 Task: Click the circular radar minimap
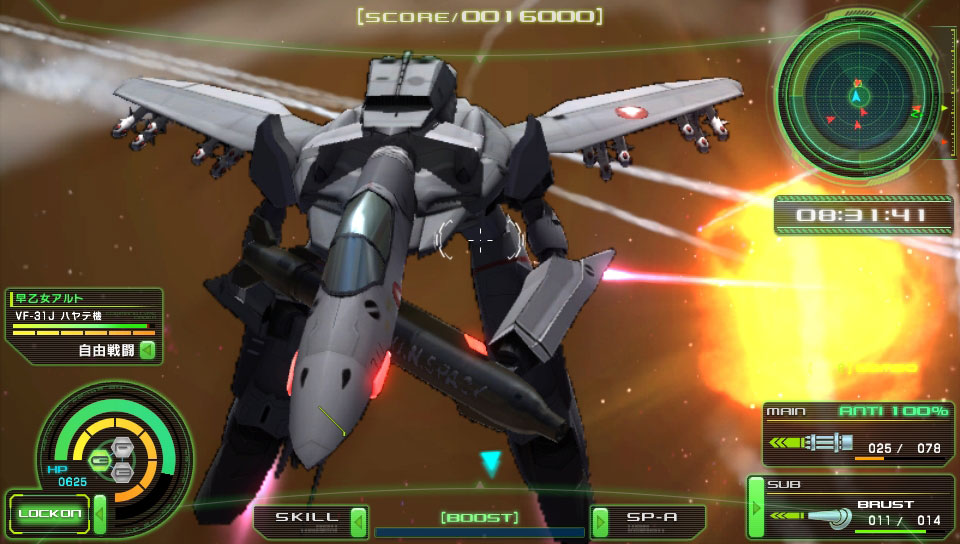coord(856,97)
